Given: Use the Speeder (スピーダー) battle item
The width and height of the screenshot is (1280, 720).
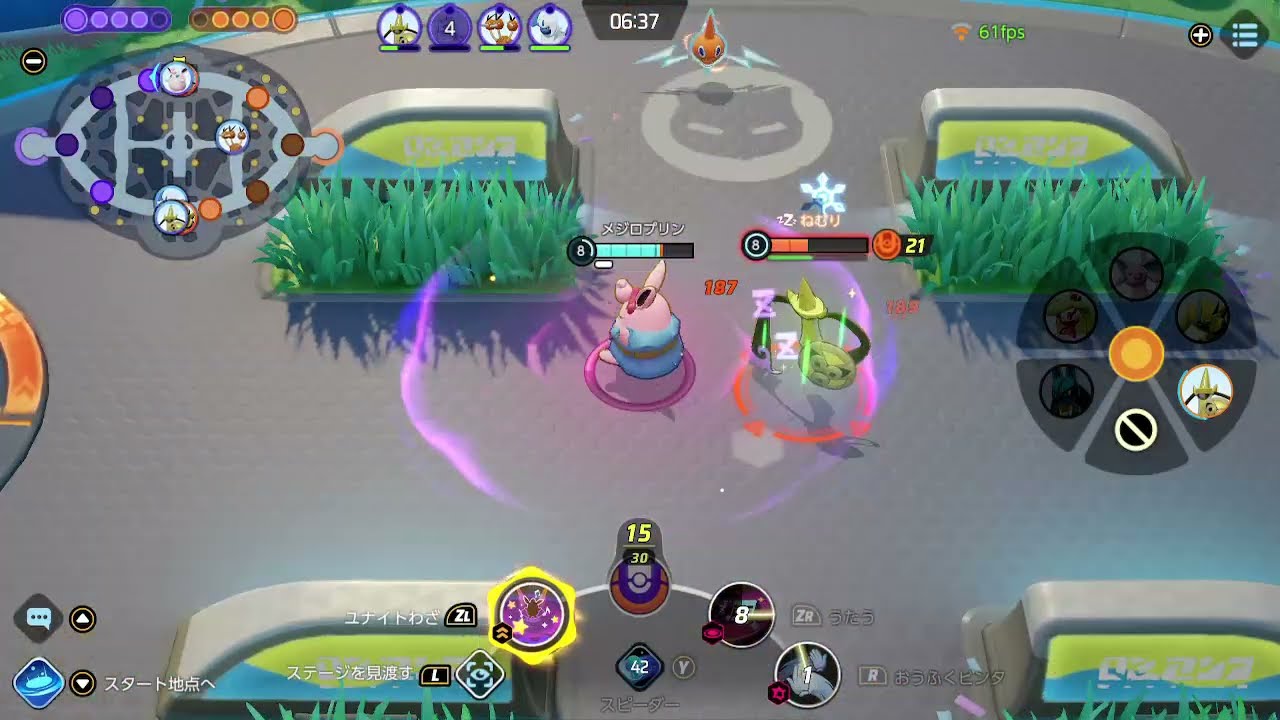Looking at the screenshot, I should point(639,667).
